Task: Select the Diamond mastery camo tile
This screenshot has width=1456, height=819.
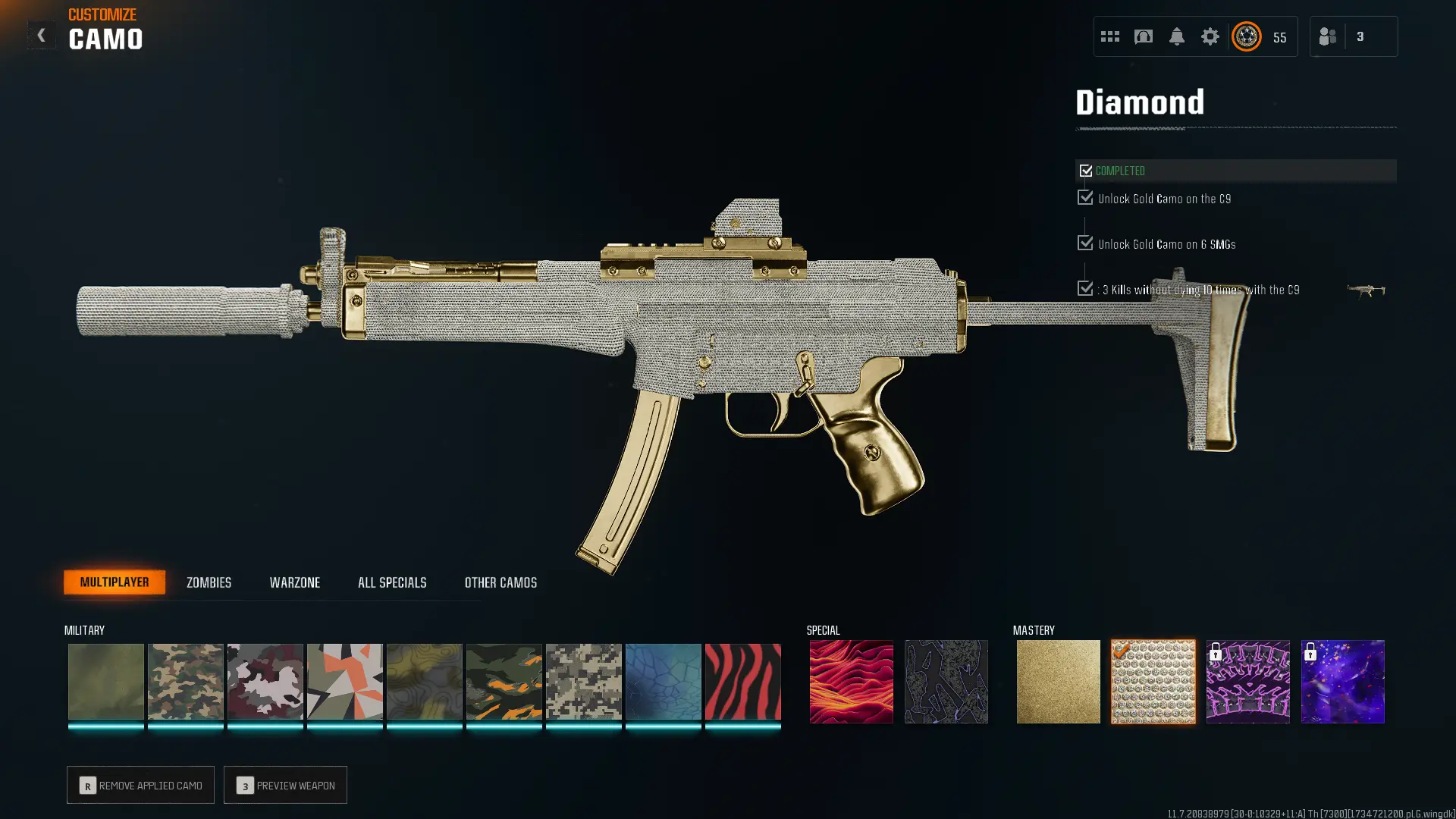Action: pos(1153,681)
